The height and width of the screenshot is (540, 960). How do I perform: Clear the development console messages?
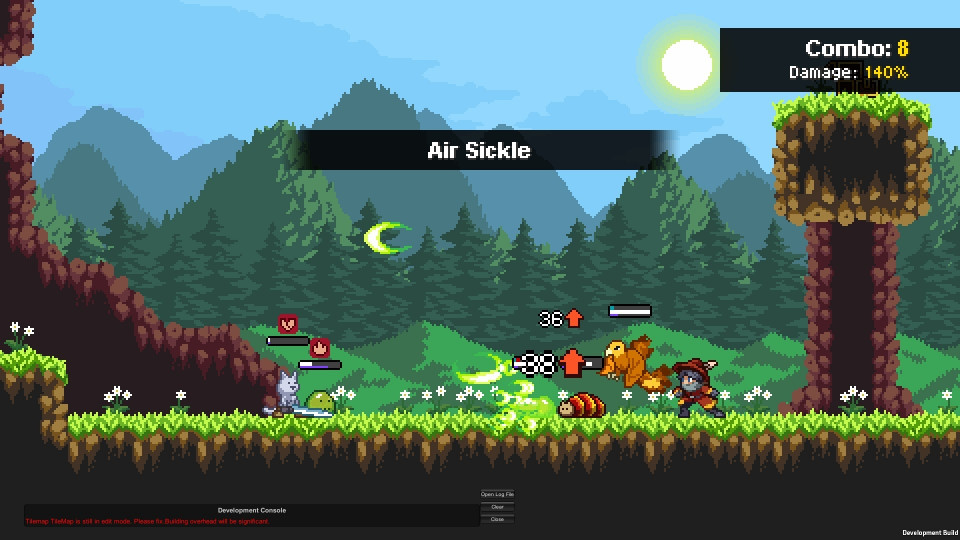497,507
